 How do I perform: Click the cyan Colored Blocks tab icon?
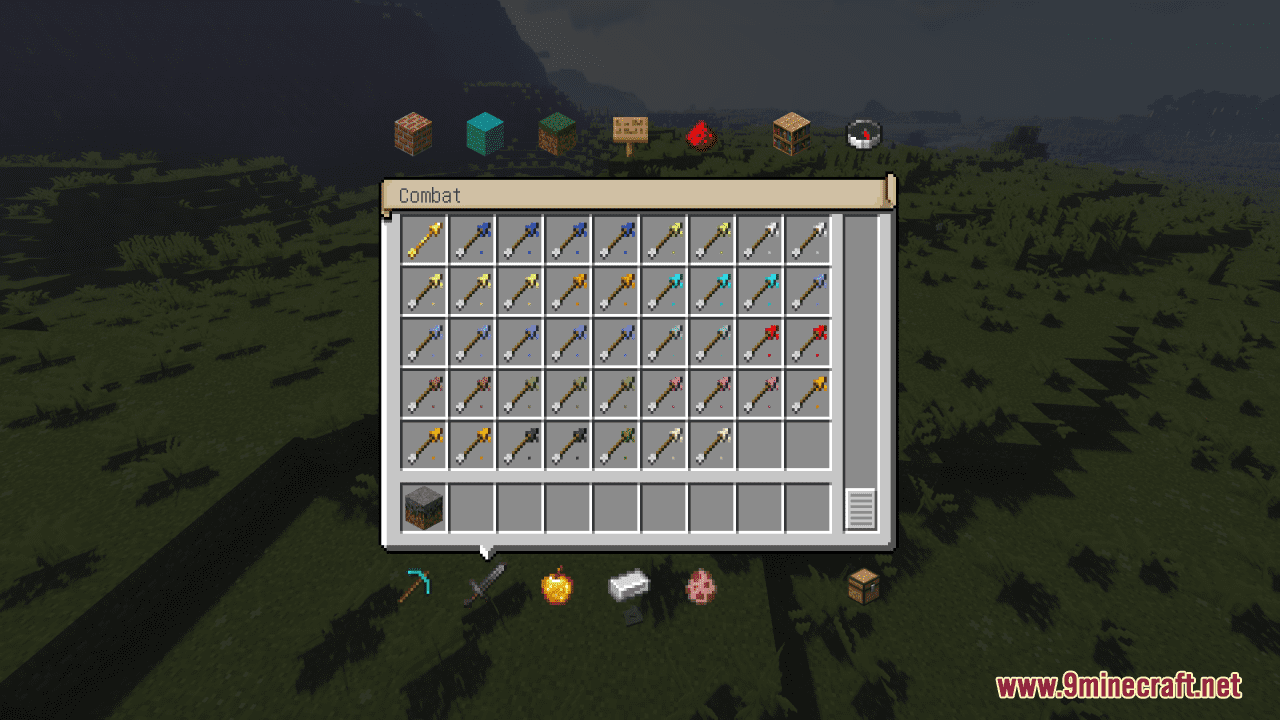pos(483,131)
